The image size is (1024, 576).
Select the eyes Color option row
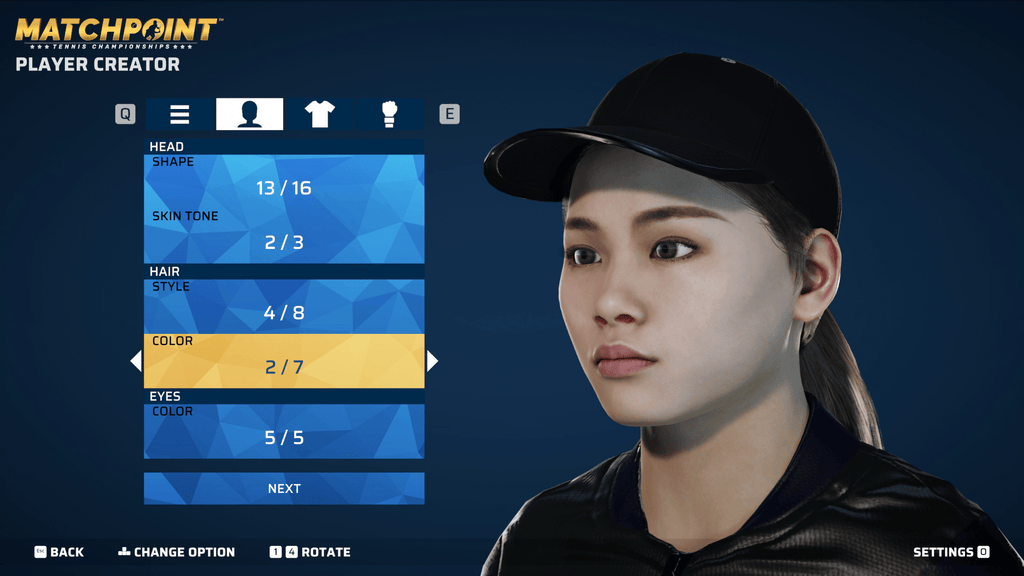tap(284, 431)
